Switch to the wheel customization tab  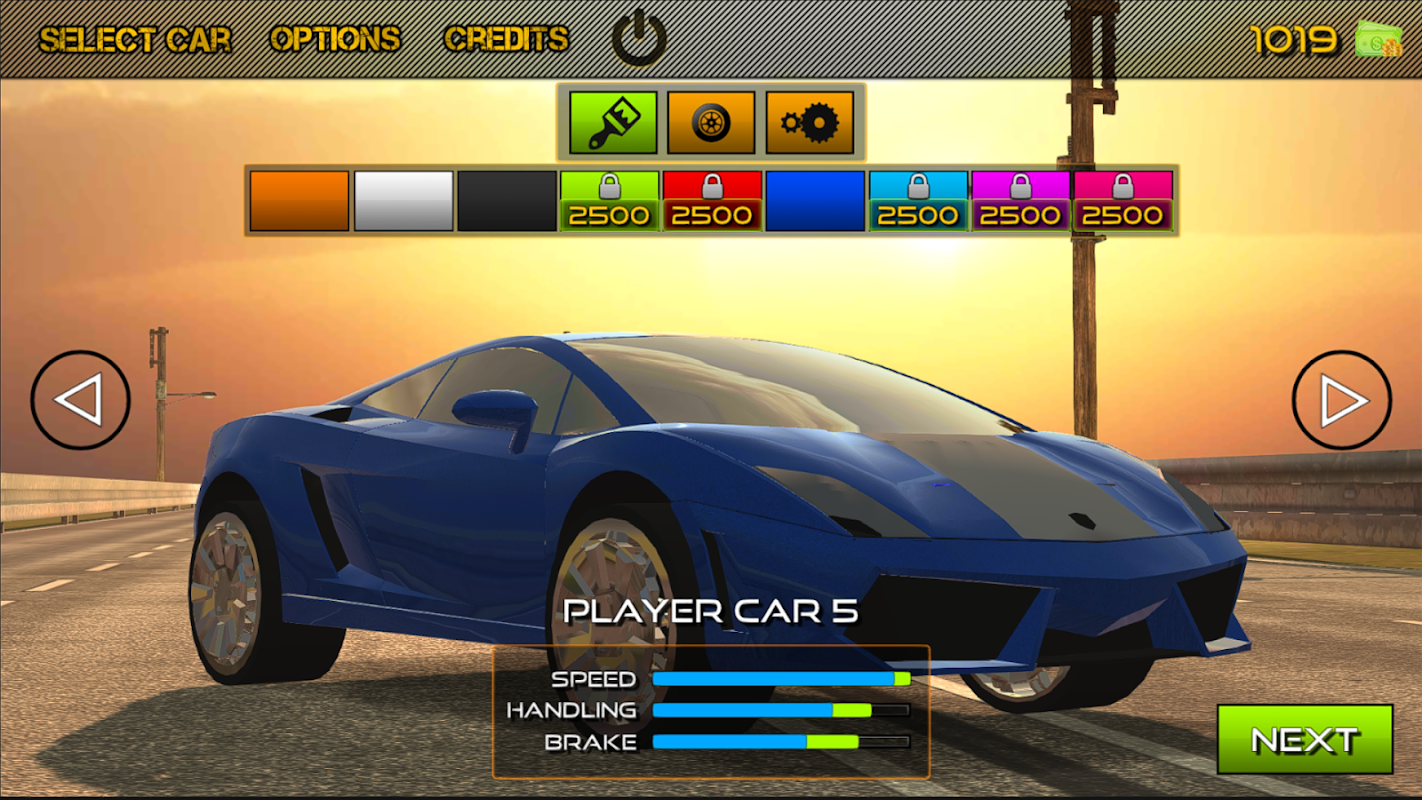[x=711, y=123]
